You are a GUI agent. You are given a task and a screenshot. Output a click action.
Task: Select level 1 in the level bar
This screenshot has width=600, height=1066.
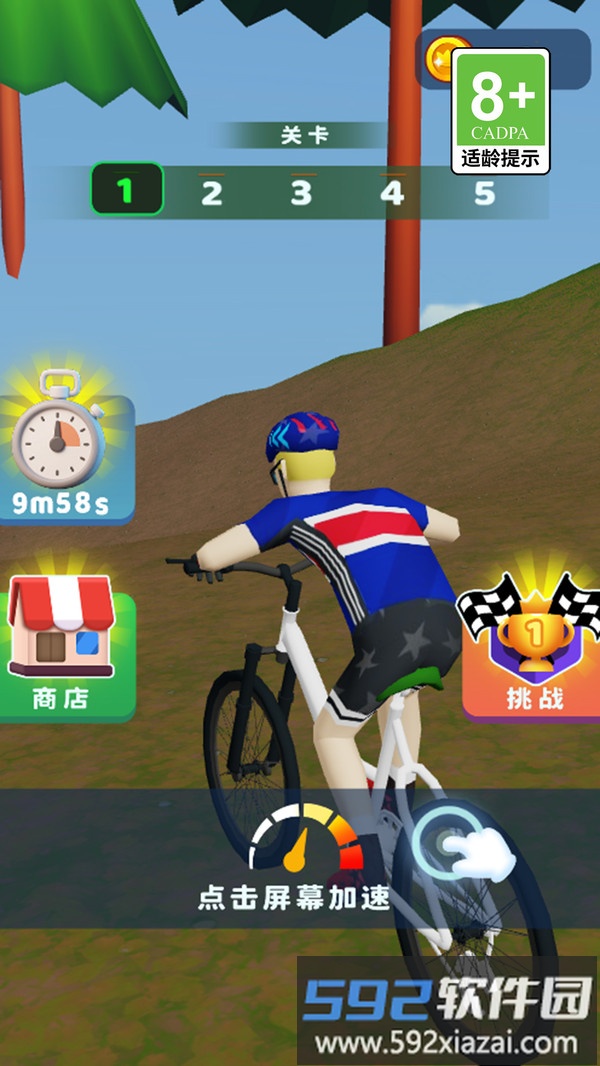click(x=127, y=190)
